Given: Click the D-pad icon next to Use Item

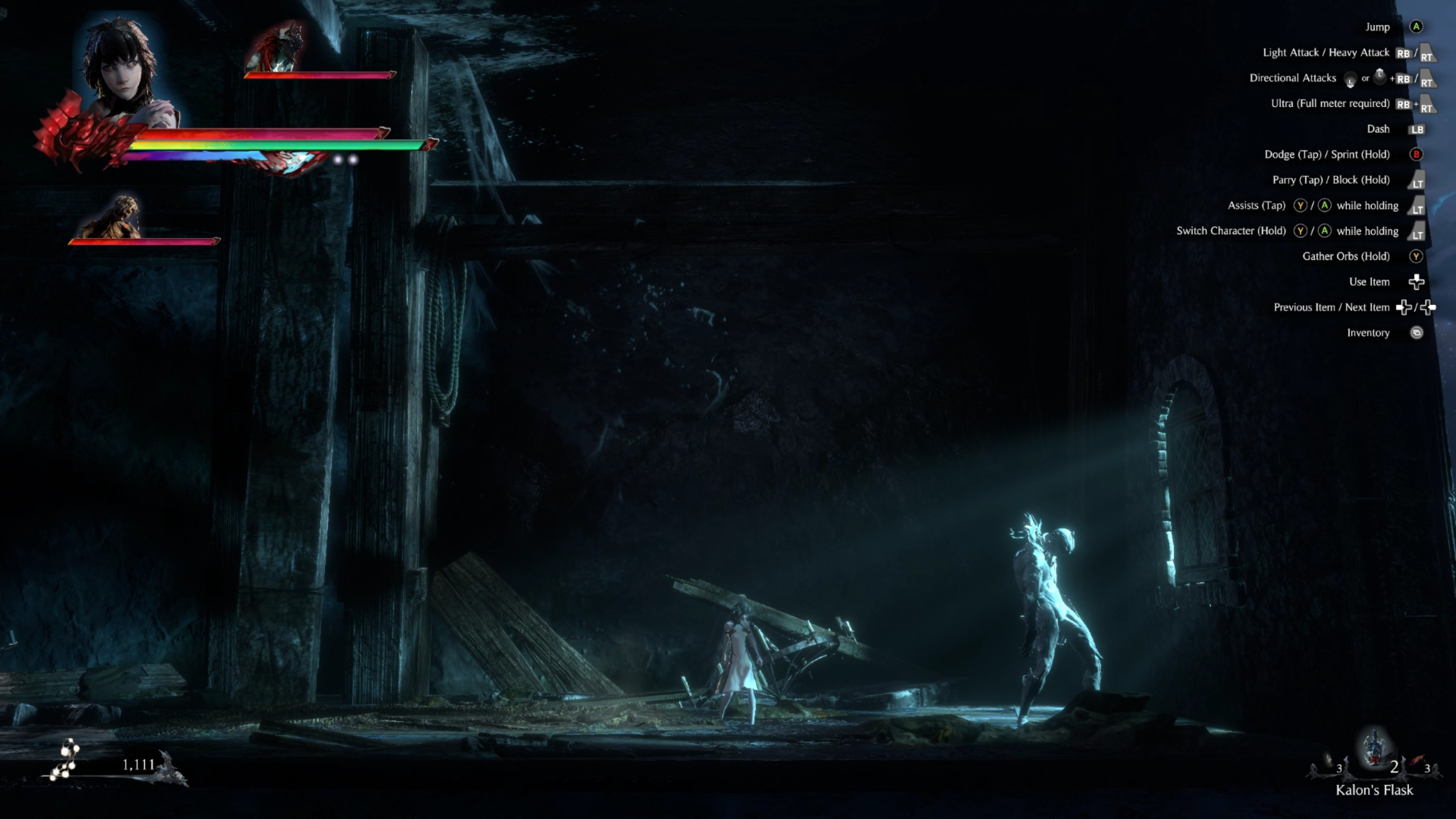Looking at the screenshot, I should pyautogui.click(x=1417, y=282).
